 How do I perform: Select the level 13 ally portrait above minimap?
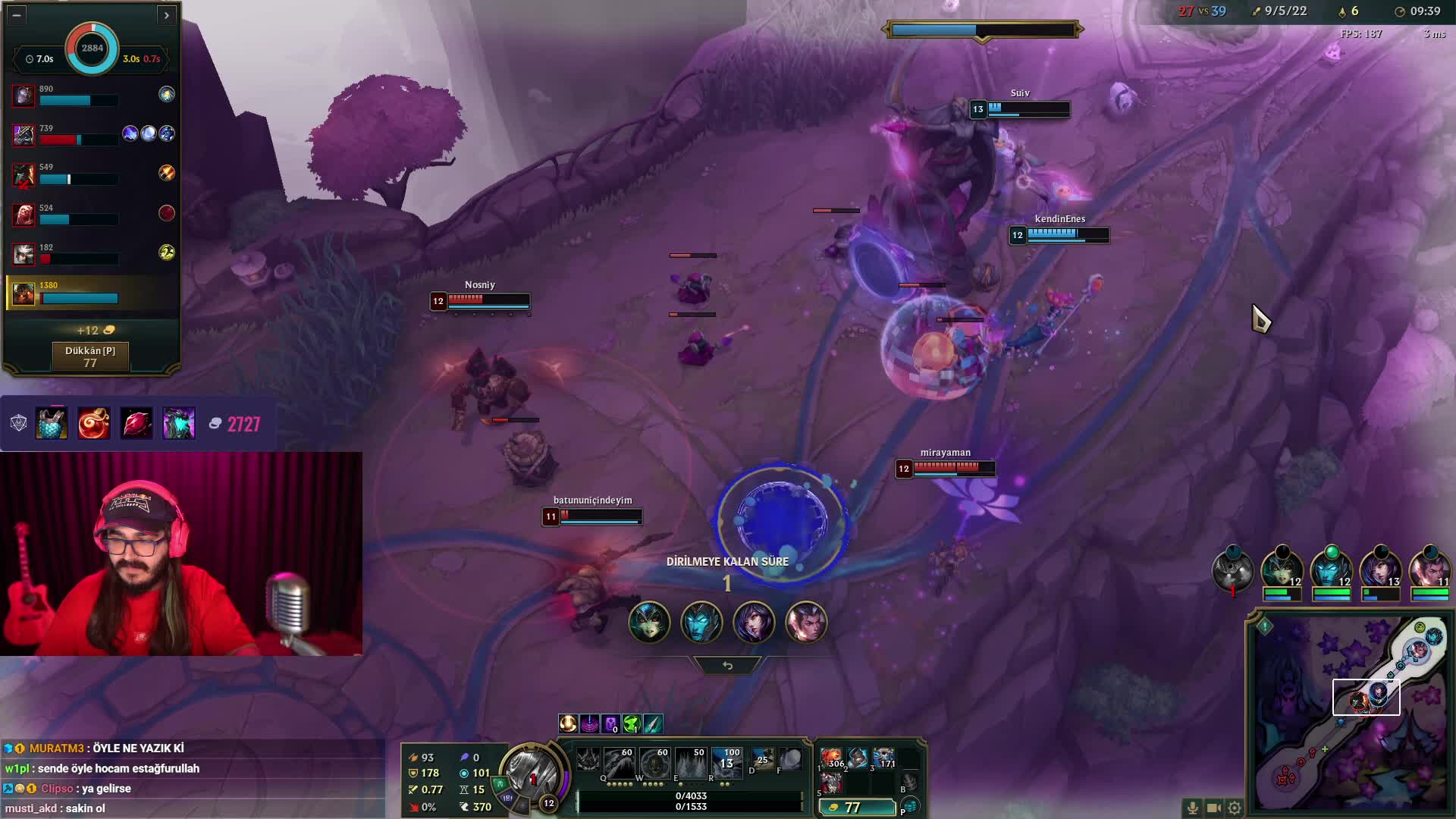[1380, 570]
